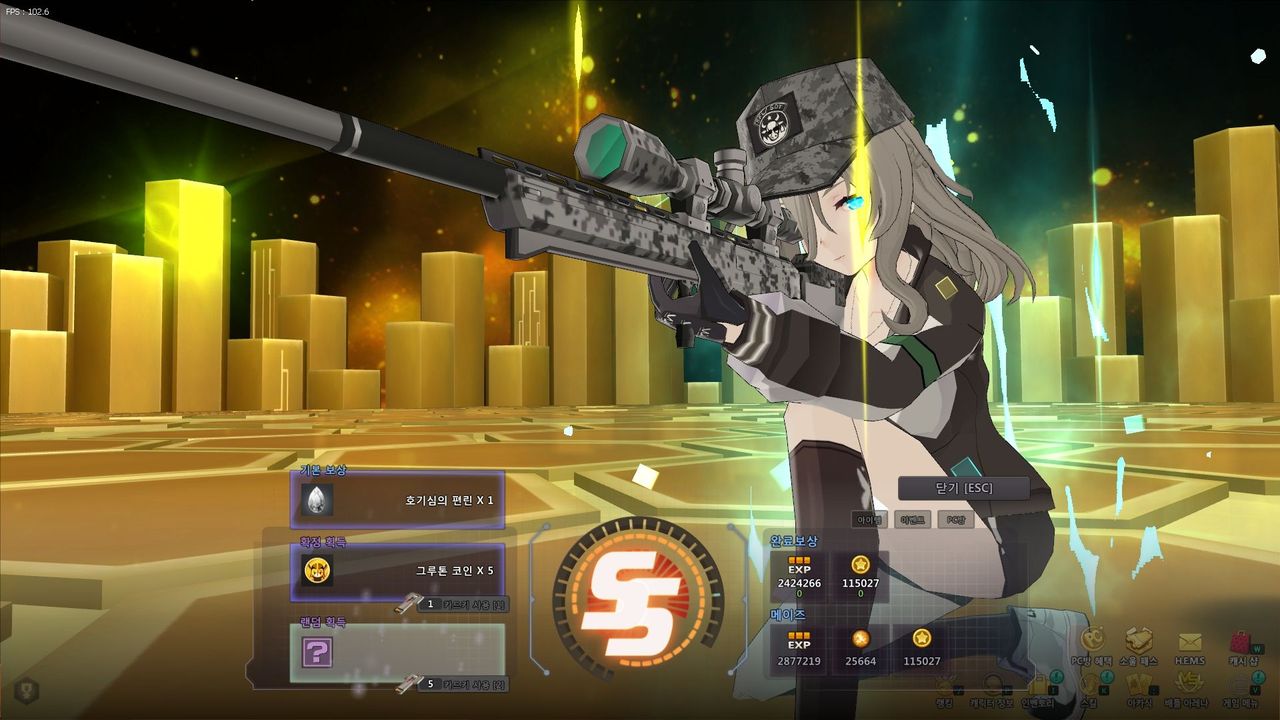This screenshot has width=1280, height=720.
Task: Switch to the 아이템 reward tab
Action: (x=870, y=520)
